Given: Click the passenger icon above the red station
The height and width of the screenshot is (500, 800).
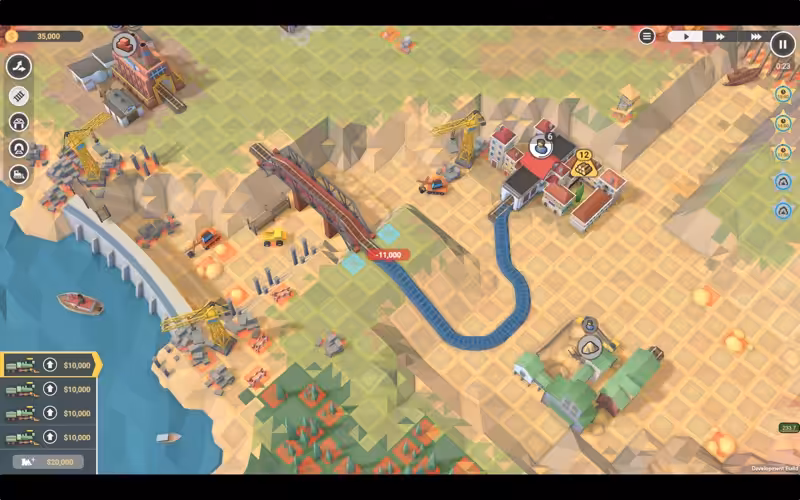Looking at the screenshot, I should click(541, 147).
